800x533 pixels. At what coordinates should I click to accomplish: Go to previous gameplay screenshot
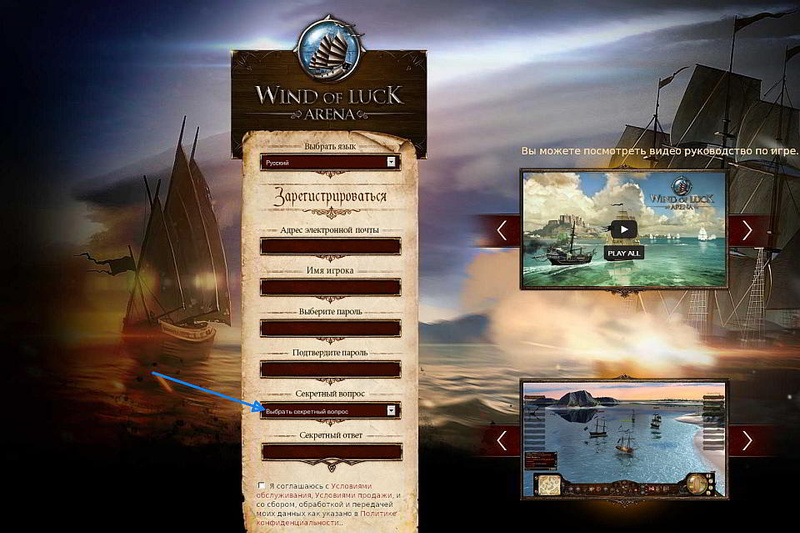[x=502, y=439]
